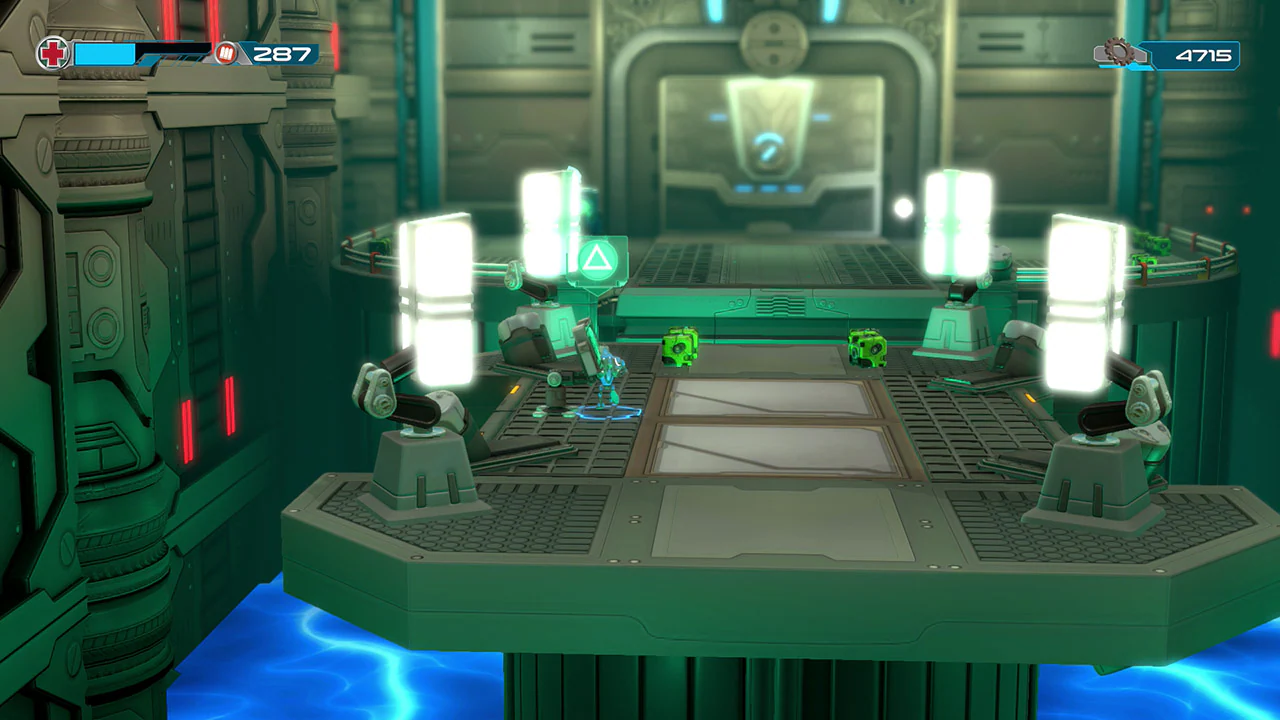Select the orange fist emblem beside 287
The height and width of the screenshot is (720, 1280).
tap(224, 54)
